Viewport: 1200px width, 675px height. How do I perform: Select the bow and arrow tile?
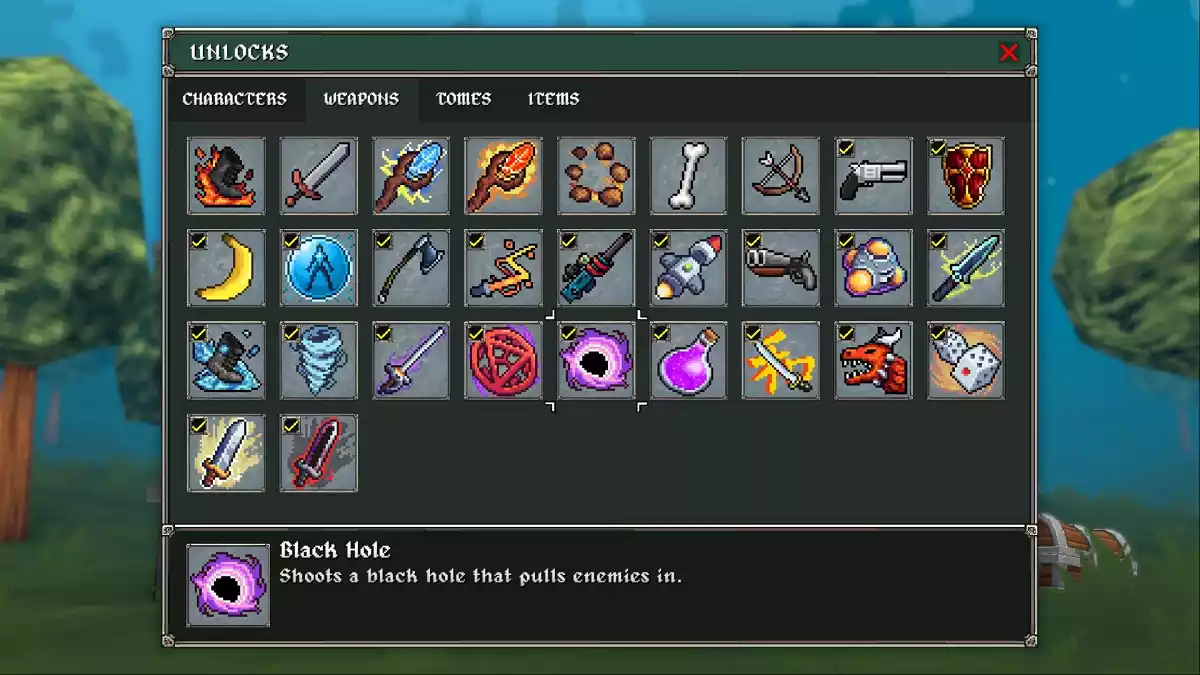pyautogui.click(x=781, y=176)
